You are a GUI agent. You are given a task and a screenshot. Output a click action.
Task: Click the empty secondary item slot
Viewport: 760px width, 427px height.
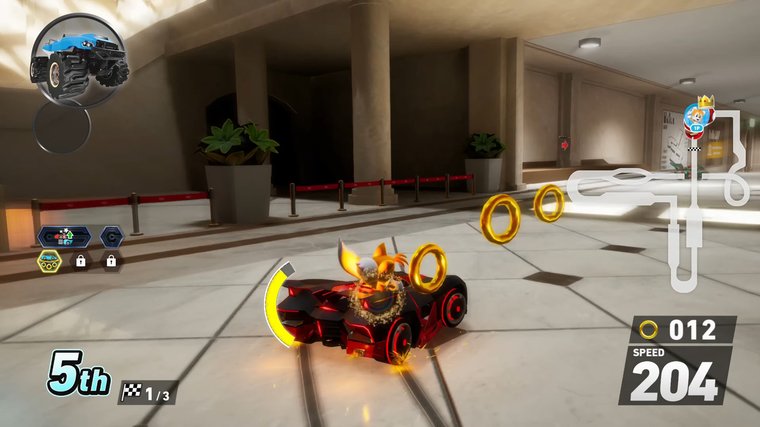(x=62, y=126)
